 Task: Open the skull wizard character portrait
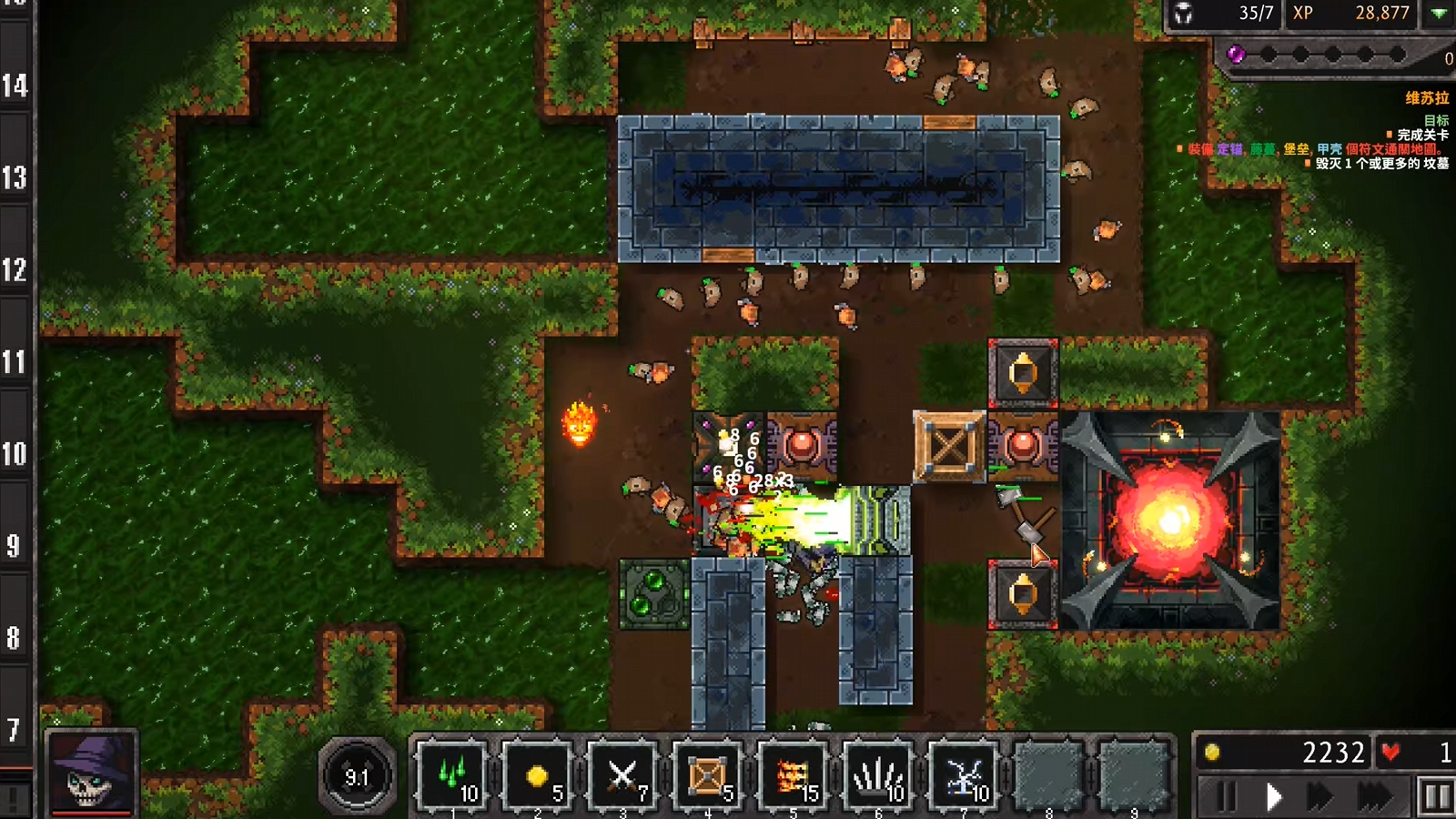pyautogui.click(x=92, y=773)
